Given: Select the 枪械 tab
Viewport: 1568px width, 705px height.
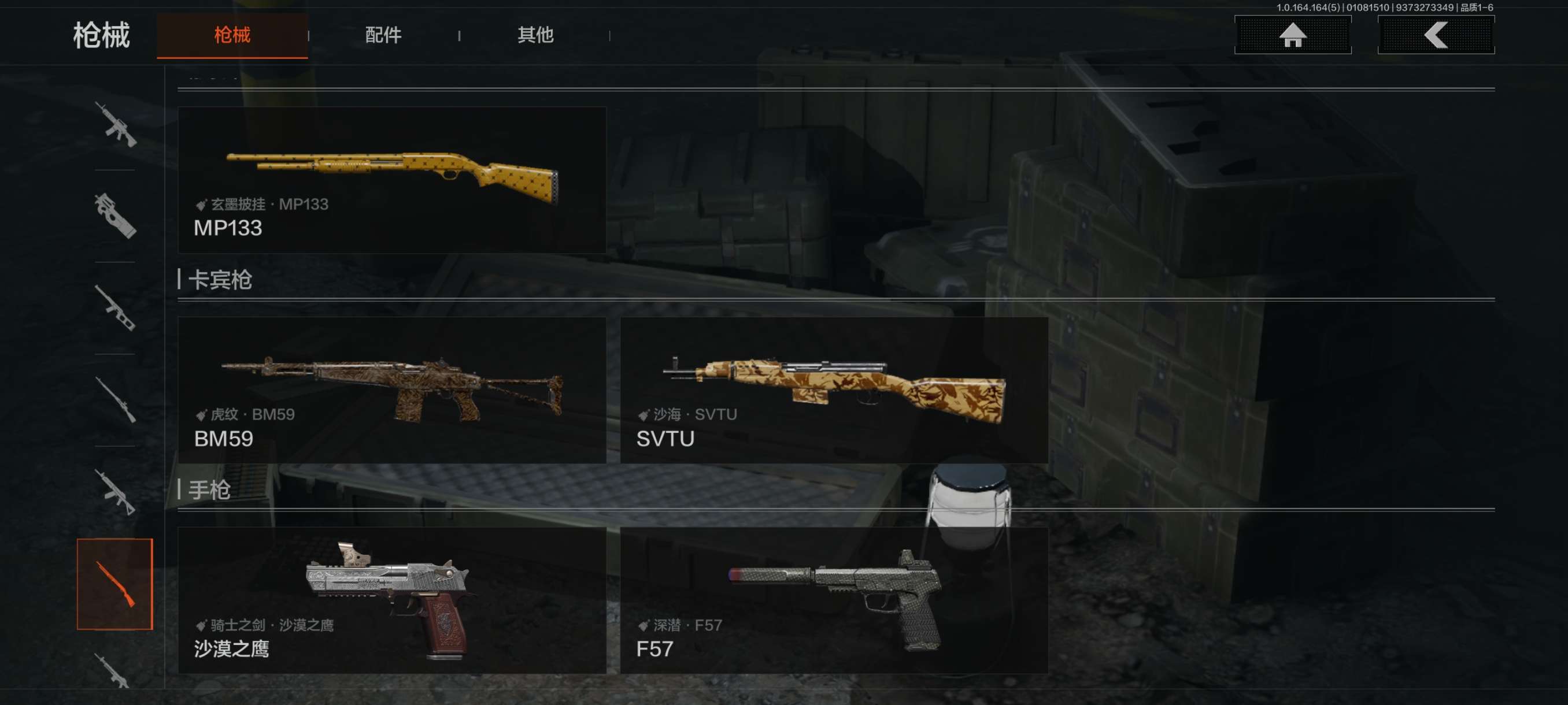Looking at the screenshot, I should (x=232, y=35).
